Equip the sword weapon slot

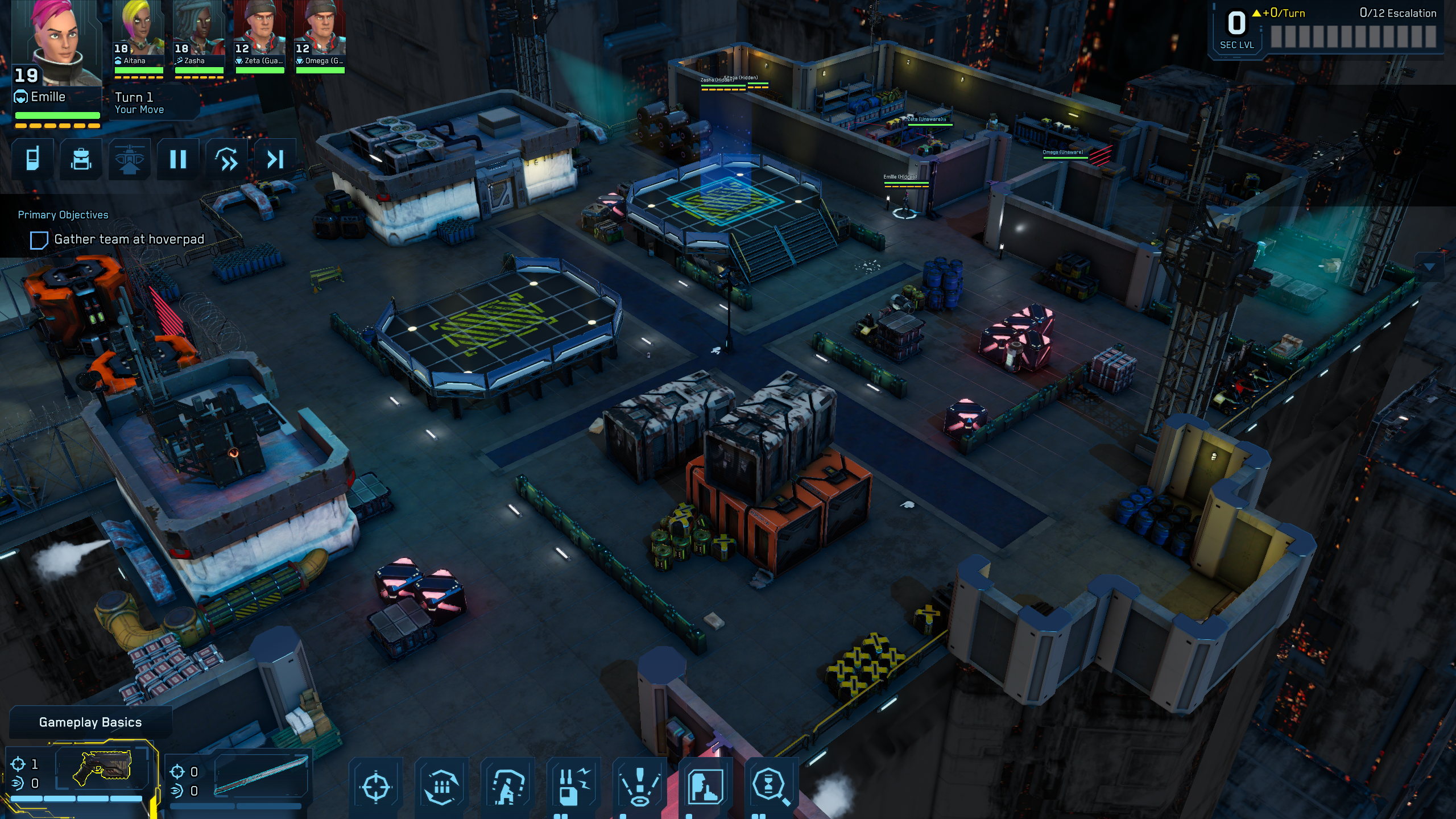[261, 773]
